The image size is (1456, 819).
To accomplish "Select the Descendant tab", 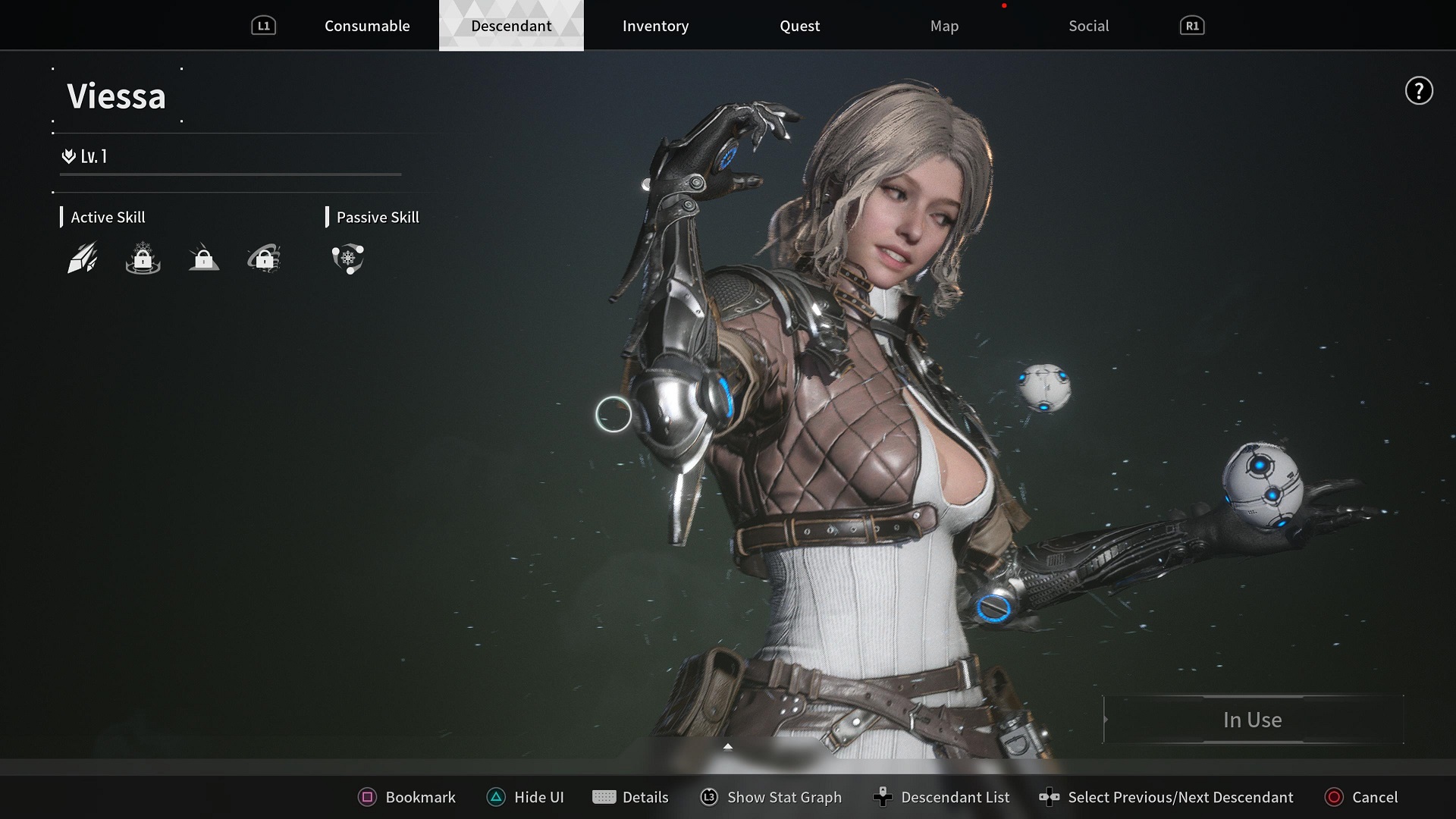I will [x=511, y=26].
